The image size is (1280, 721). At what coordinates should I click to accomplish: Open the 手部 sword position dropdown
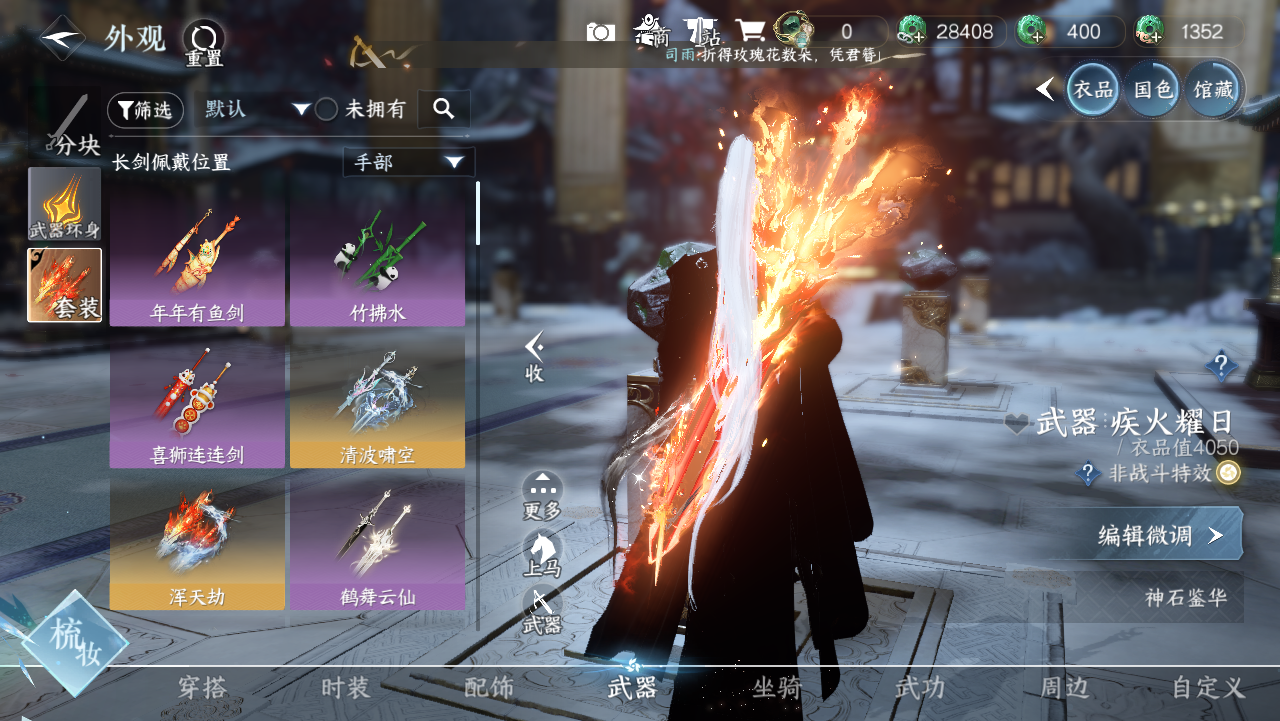408,162
